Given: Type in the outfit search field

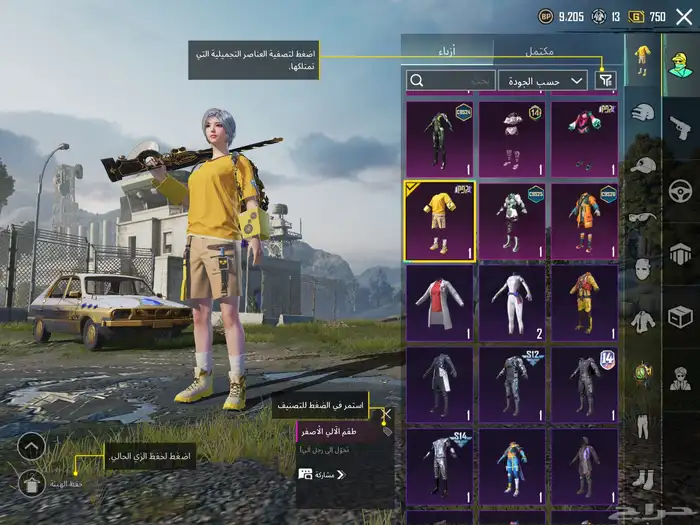Looking at the screenshot, I should (450, 80).
